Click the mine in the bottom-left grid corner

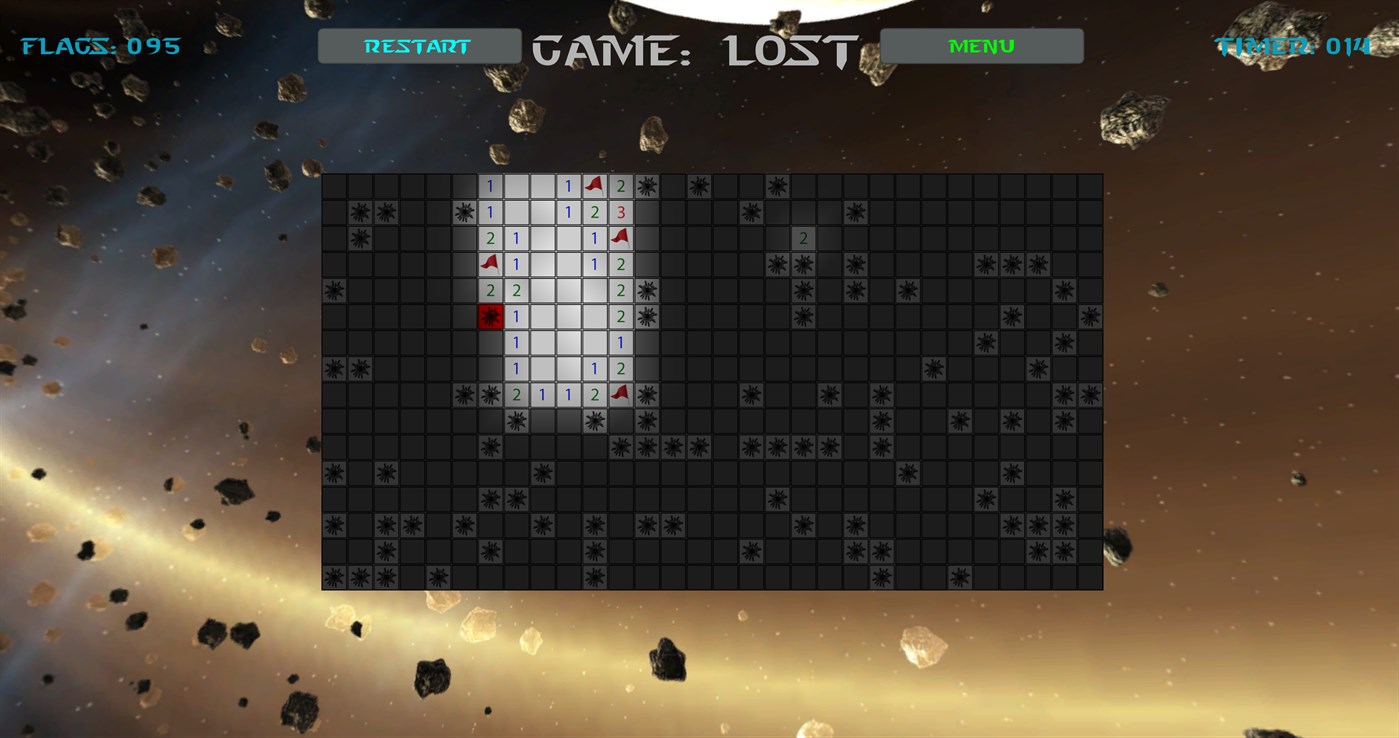click(x=334, y=576)
